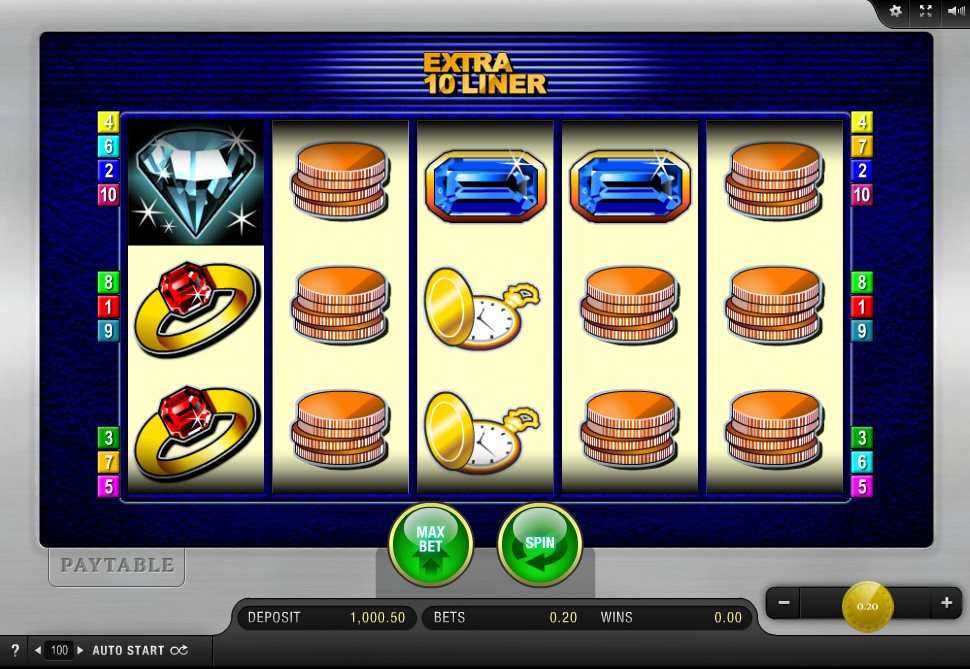Activate Auto Start
Viewport: 970px width, 669px height.
coord(139,650)
